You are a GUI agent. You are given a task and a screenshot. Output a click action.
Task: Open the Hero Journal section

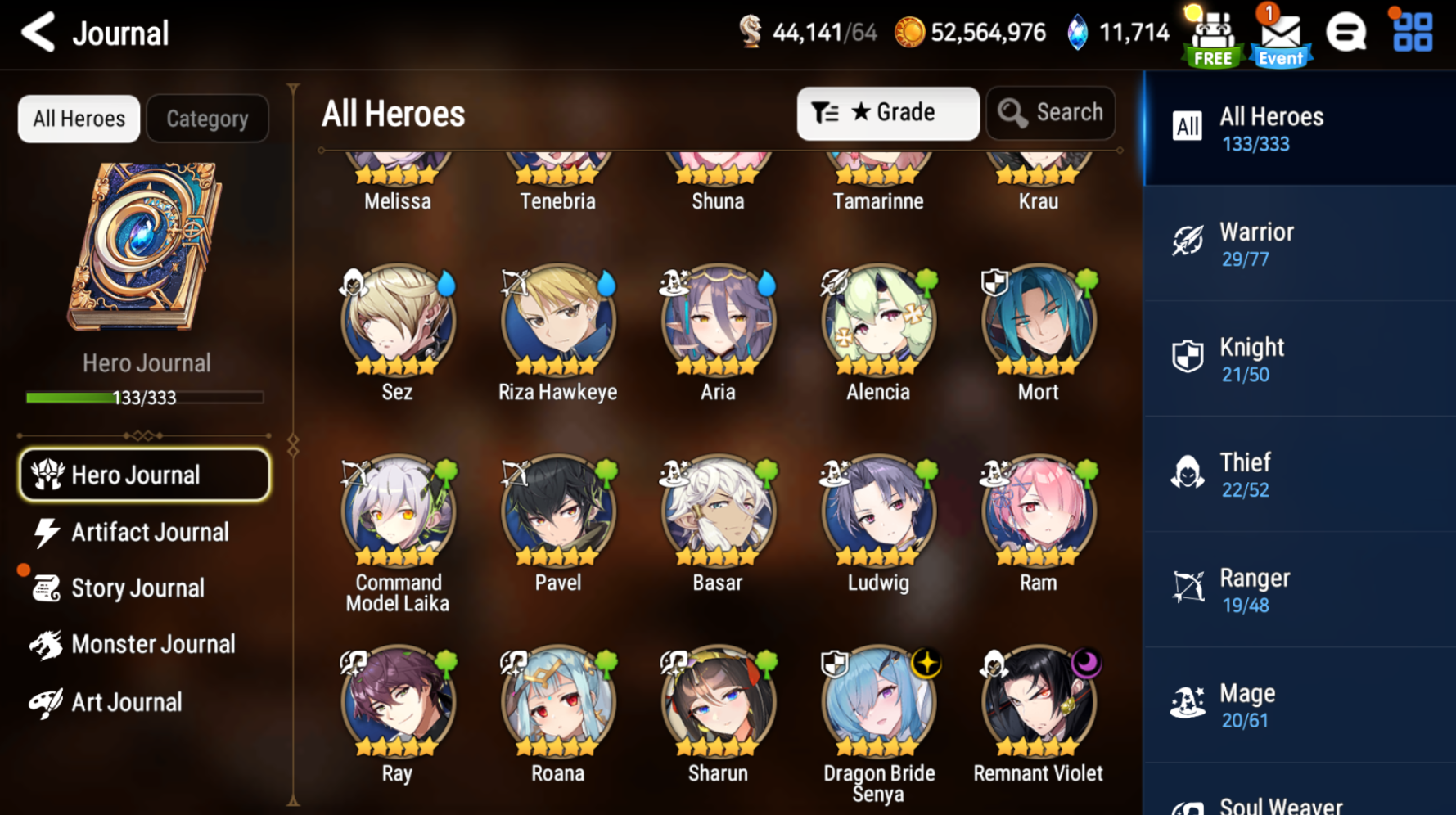pyautogui.click(x=144, y=475)
